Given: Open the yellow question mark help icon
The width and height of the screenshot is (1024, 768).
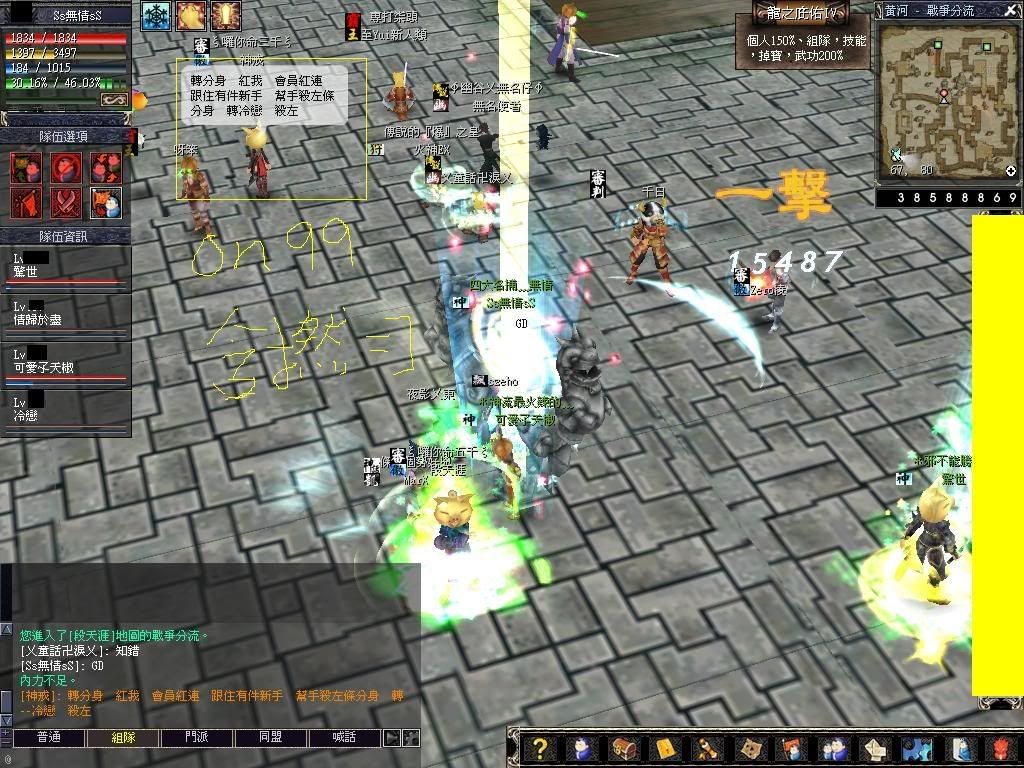Looking at the screenshot, I should tap(541, 749).
